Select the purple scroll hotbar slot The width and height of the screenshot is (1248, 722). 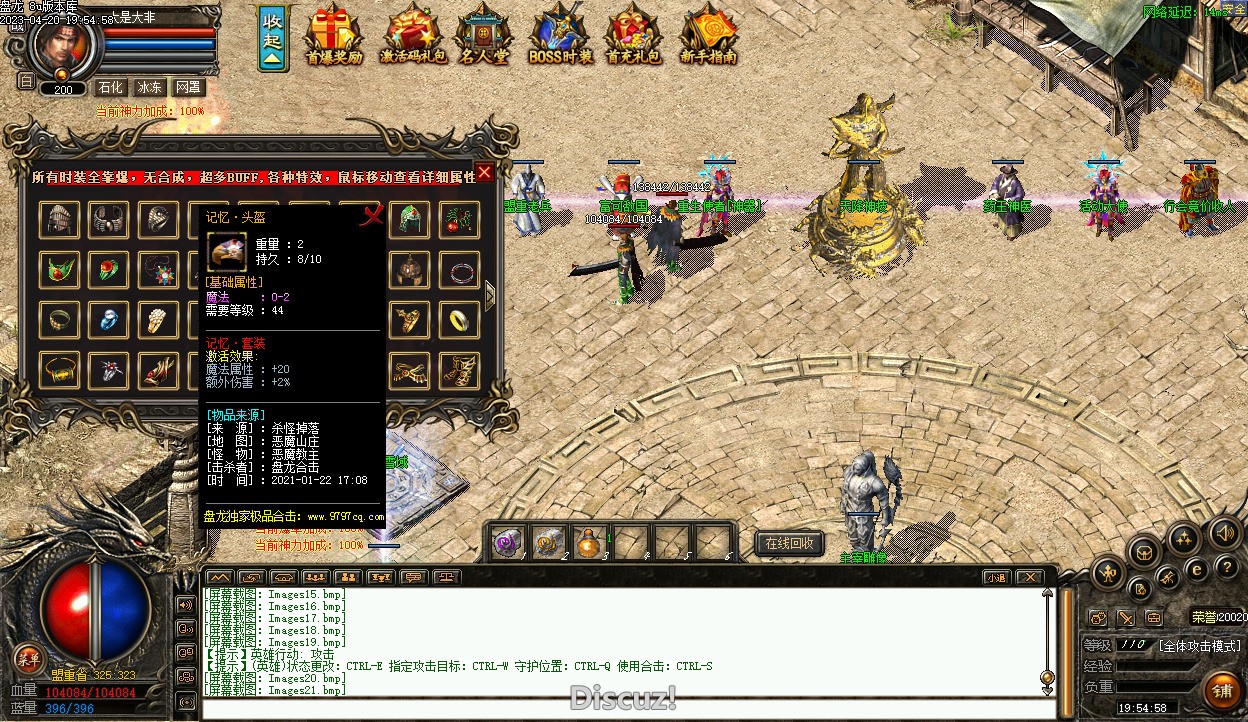click(x=508, y=542)
